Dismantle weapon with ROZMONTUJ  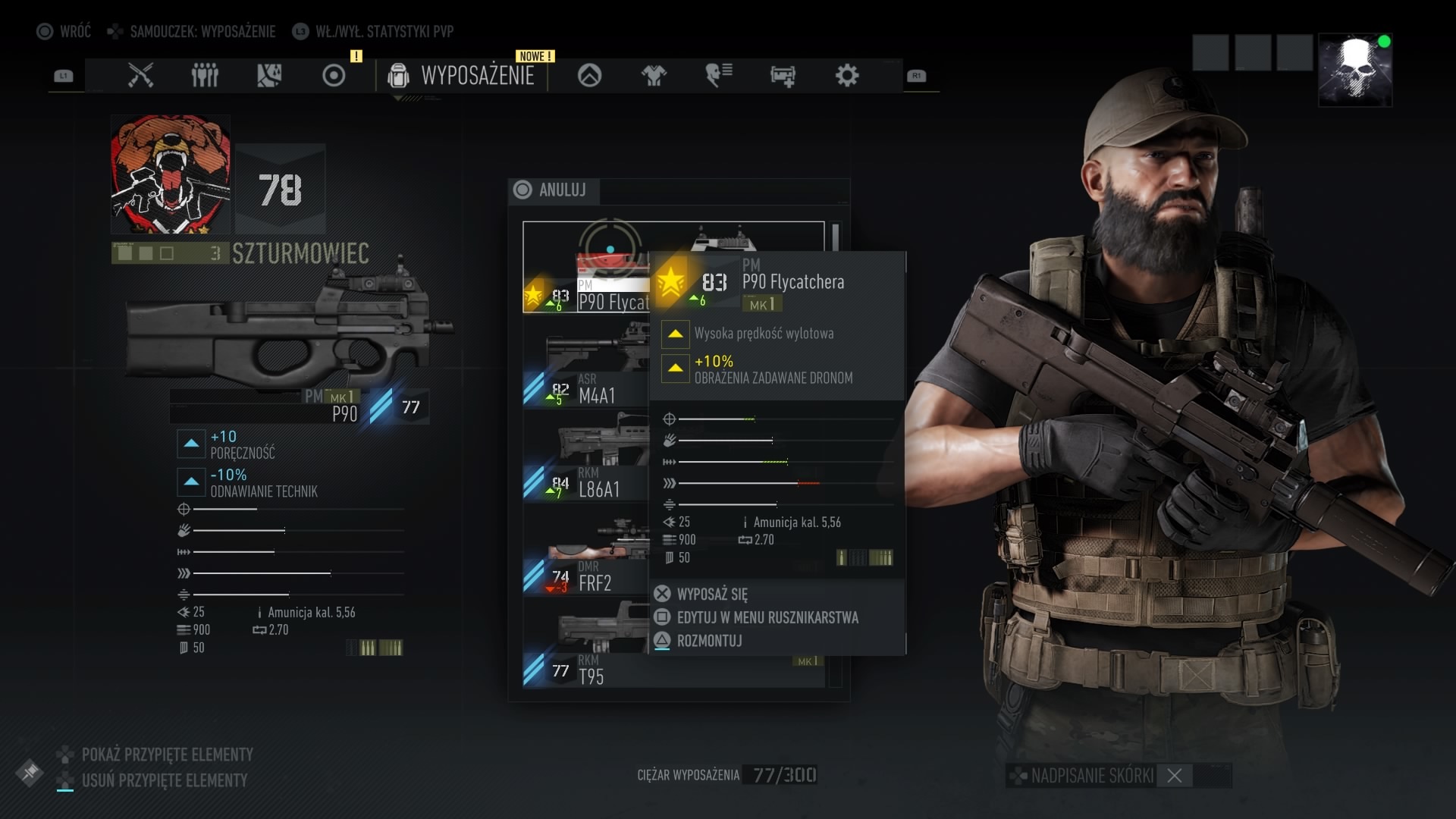point(709,641)
